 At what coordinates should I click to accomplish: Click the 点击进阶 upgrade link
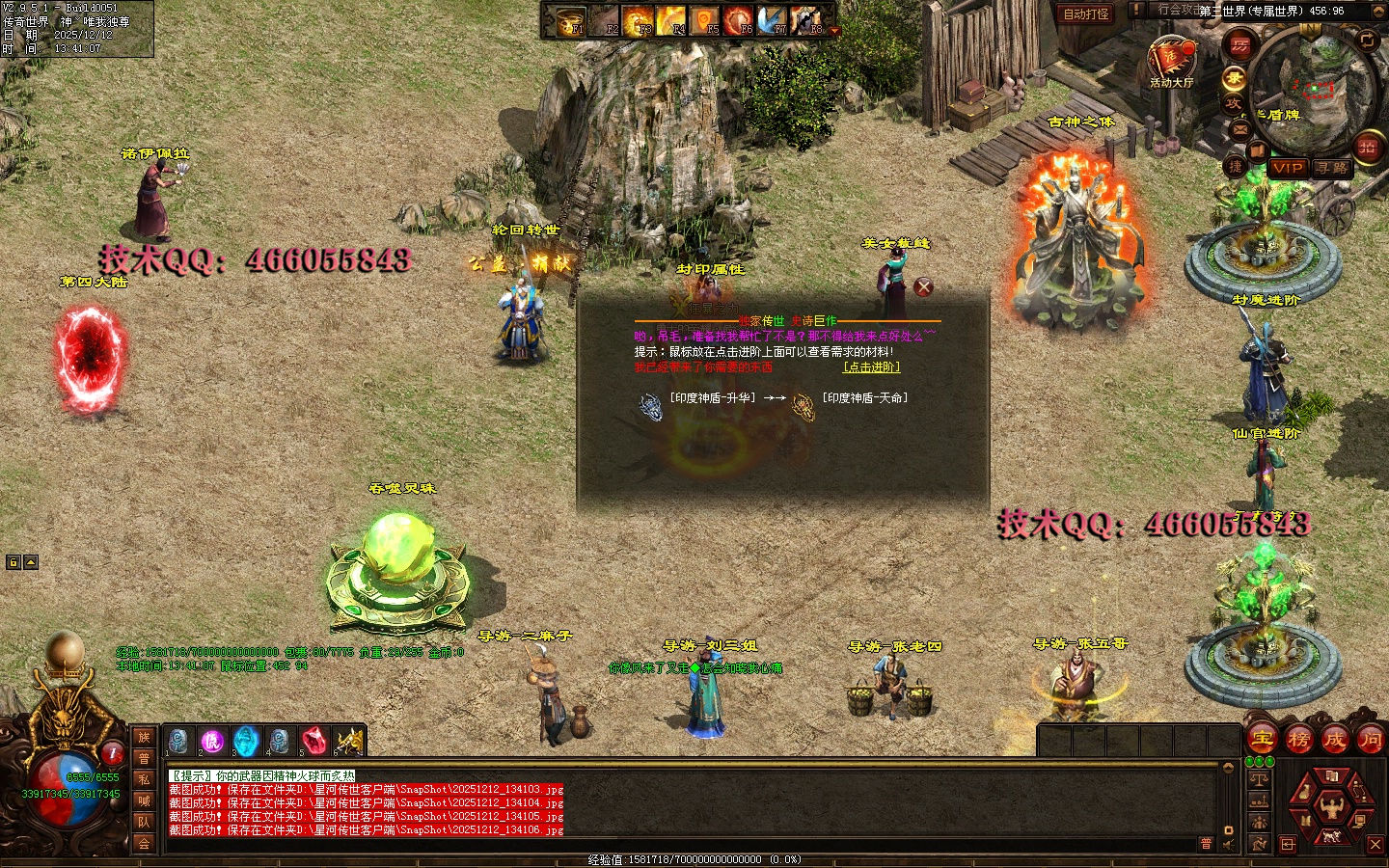pyautogui.click(x=872, y=367)
